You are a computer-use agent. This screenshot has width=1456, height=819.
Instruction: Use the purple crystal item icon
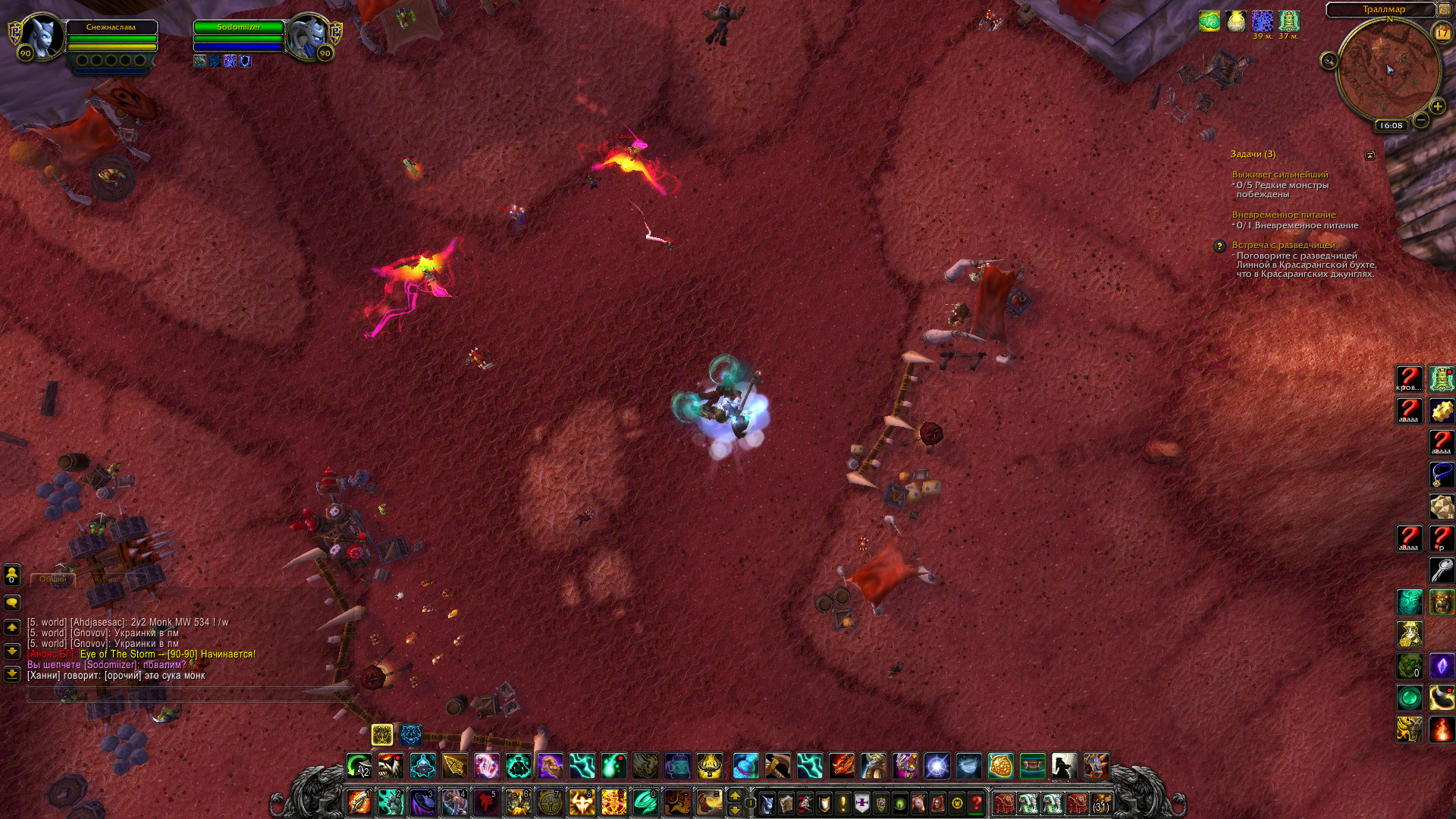click(x=1442, y=666)
